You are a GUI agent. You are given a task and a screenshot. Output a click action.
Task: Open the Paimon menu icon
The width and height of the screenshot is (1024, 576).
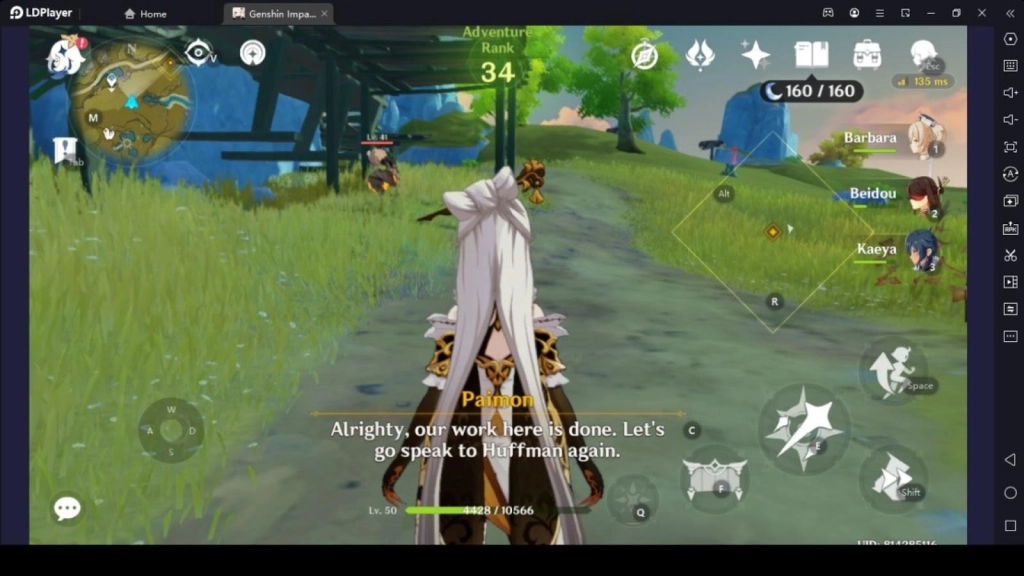[66, 56]
